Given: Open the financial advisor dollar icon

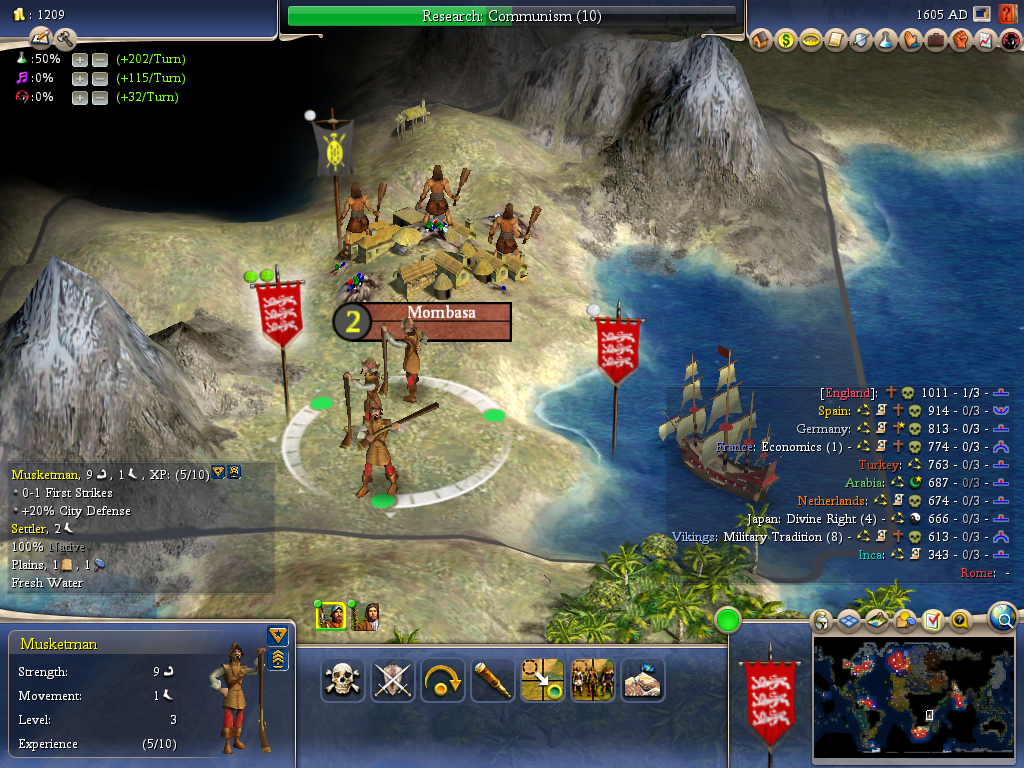Looking at the screenshot, I should (x=786, y=41).
